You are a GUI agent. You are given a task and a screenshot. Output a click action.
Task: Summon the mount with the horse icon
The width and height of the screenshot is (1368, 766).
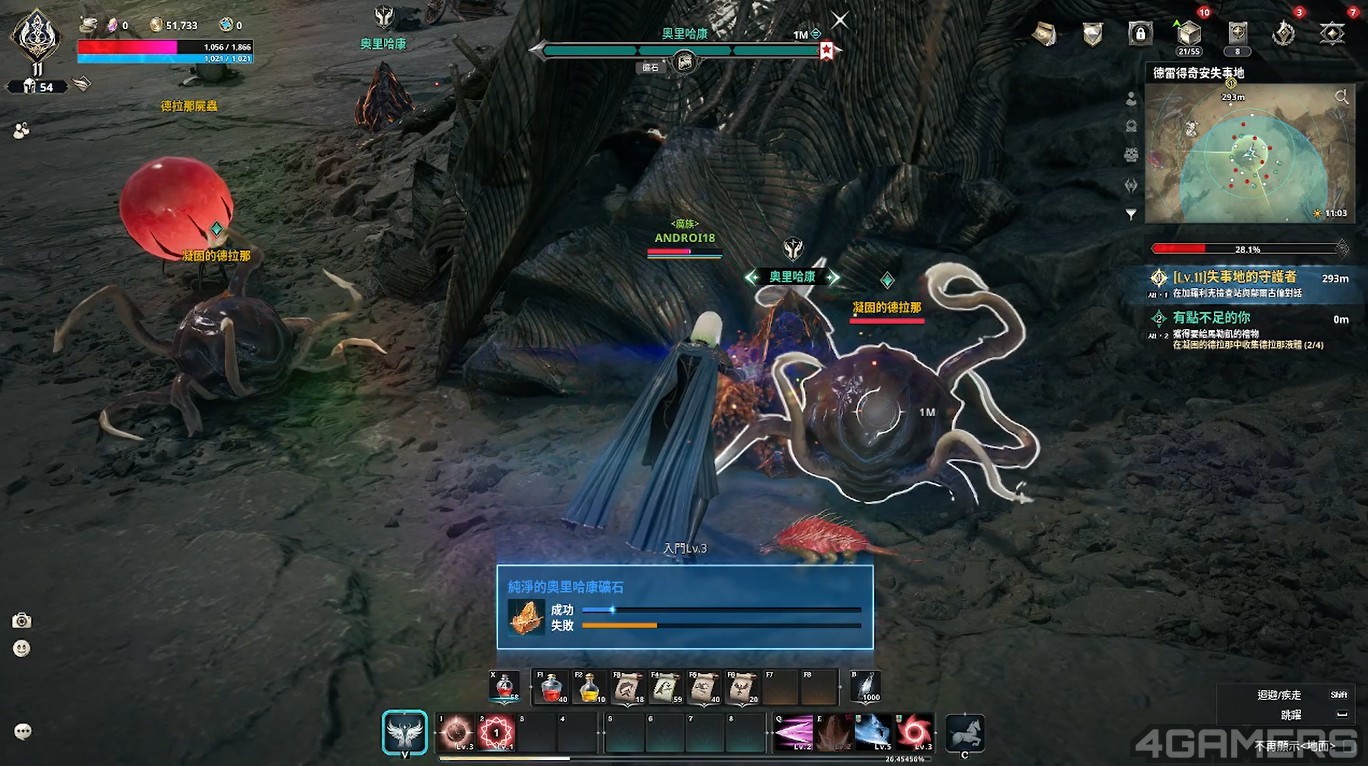tap(965, 733)
